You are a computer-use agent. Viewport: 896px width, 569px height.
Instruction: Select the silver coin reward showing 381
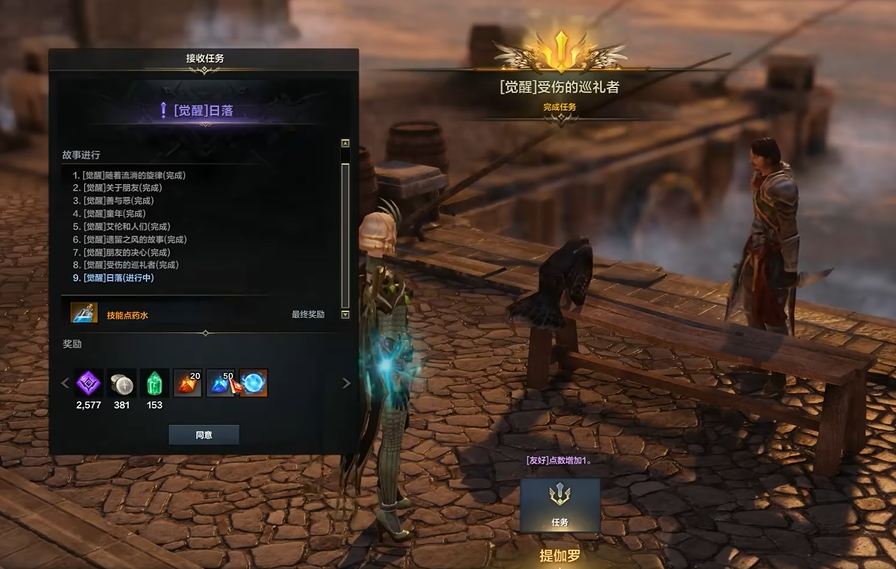(122, 382)
